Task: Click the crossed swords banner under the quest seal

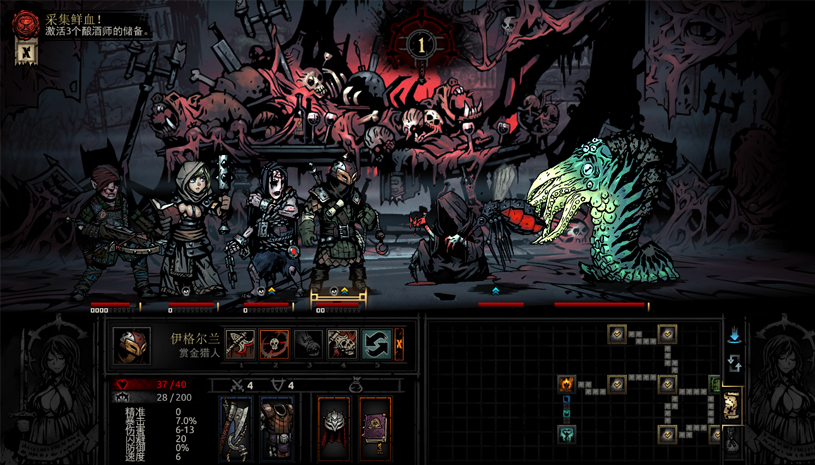Action: pyautogui.click(x=25, y=53)
